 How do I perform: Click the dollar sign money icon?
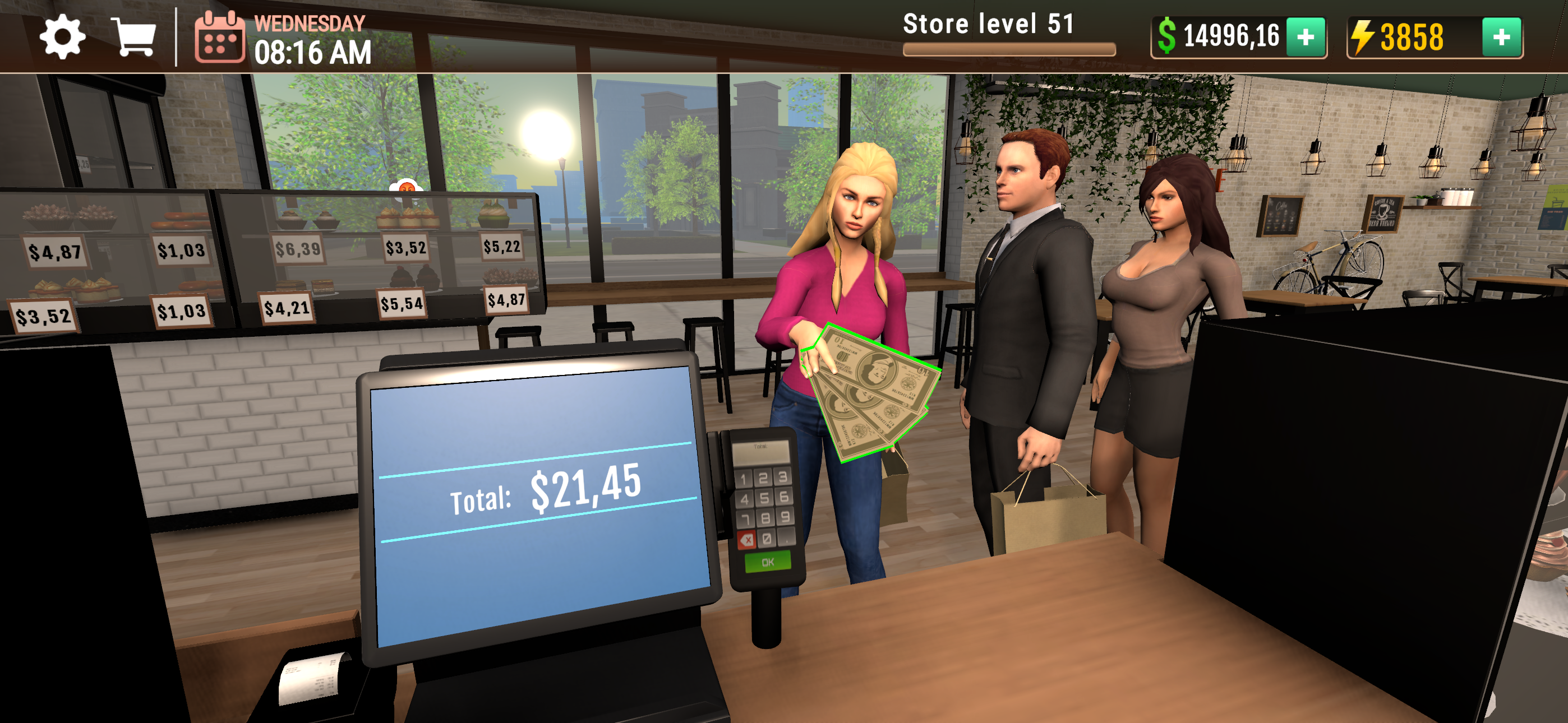pos(1169,38)
